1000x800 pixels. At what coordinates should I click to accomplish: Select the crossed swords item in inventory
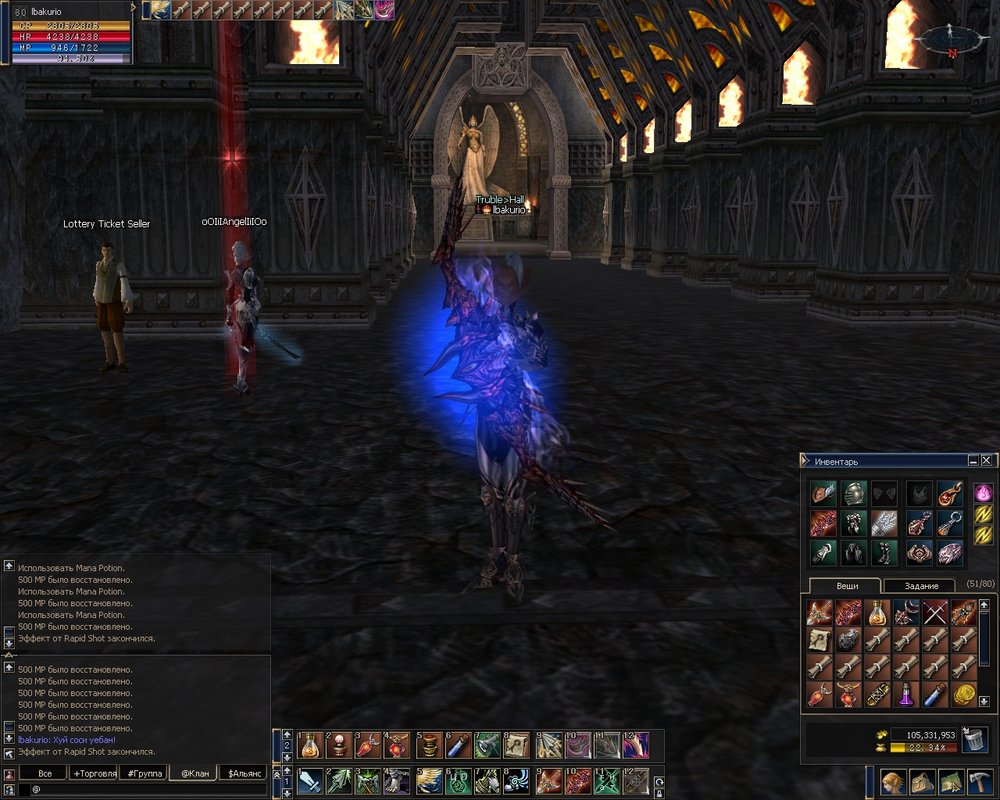click(935, 612)
